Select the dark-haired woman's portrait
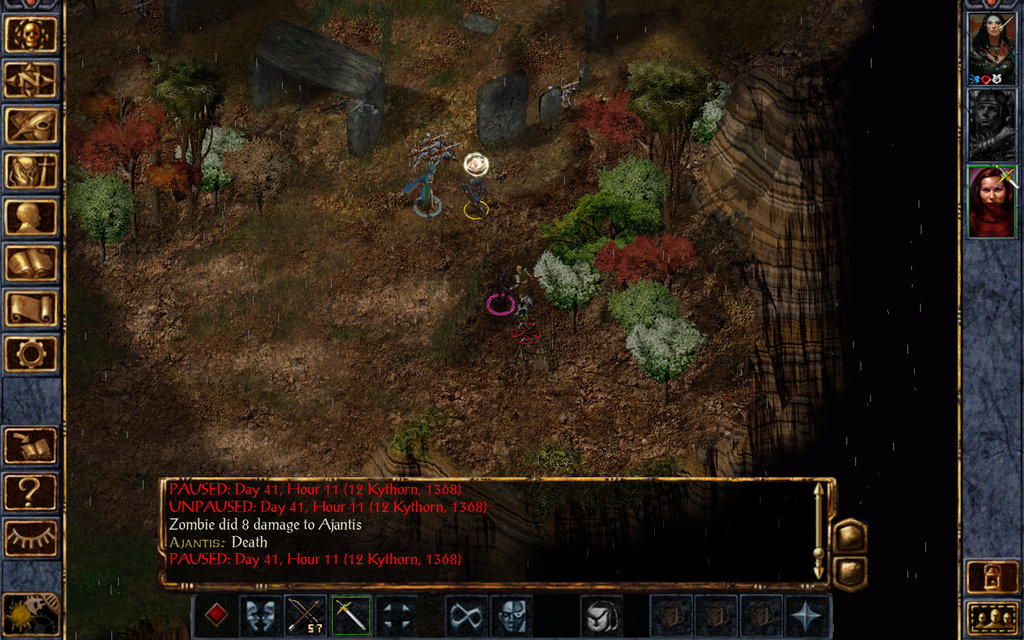Screen dimensions: 1024x640 [991, 48]
